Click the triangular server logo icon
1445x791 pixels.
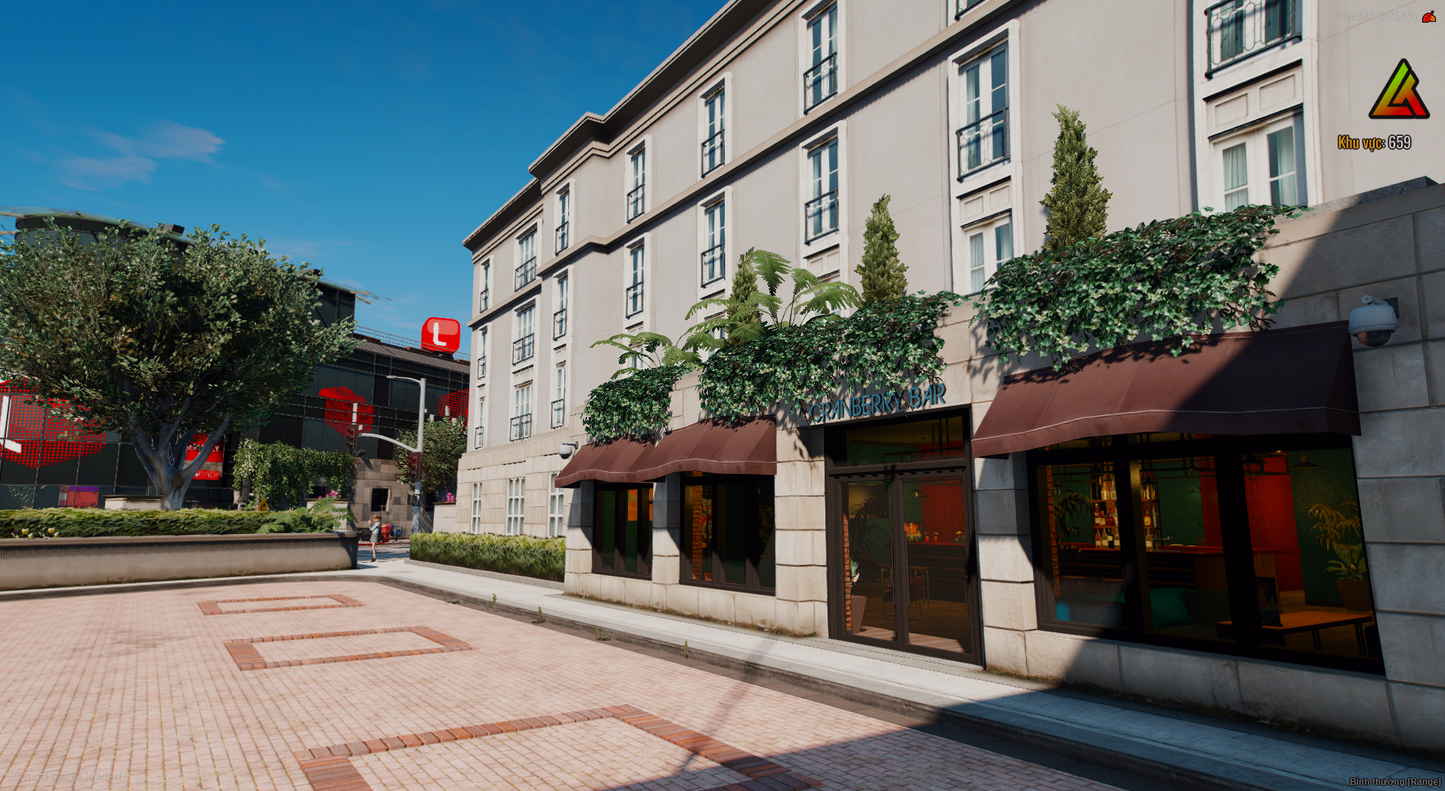coord(1399,91)
